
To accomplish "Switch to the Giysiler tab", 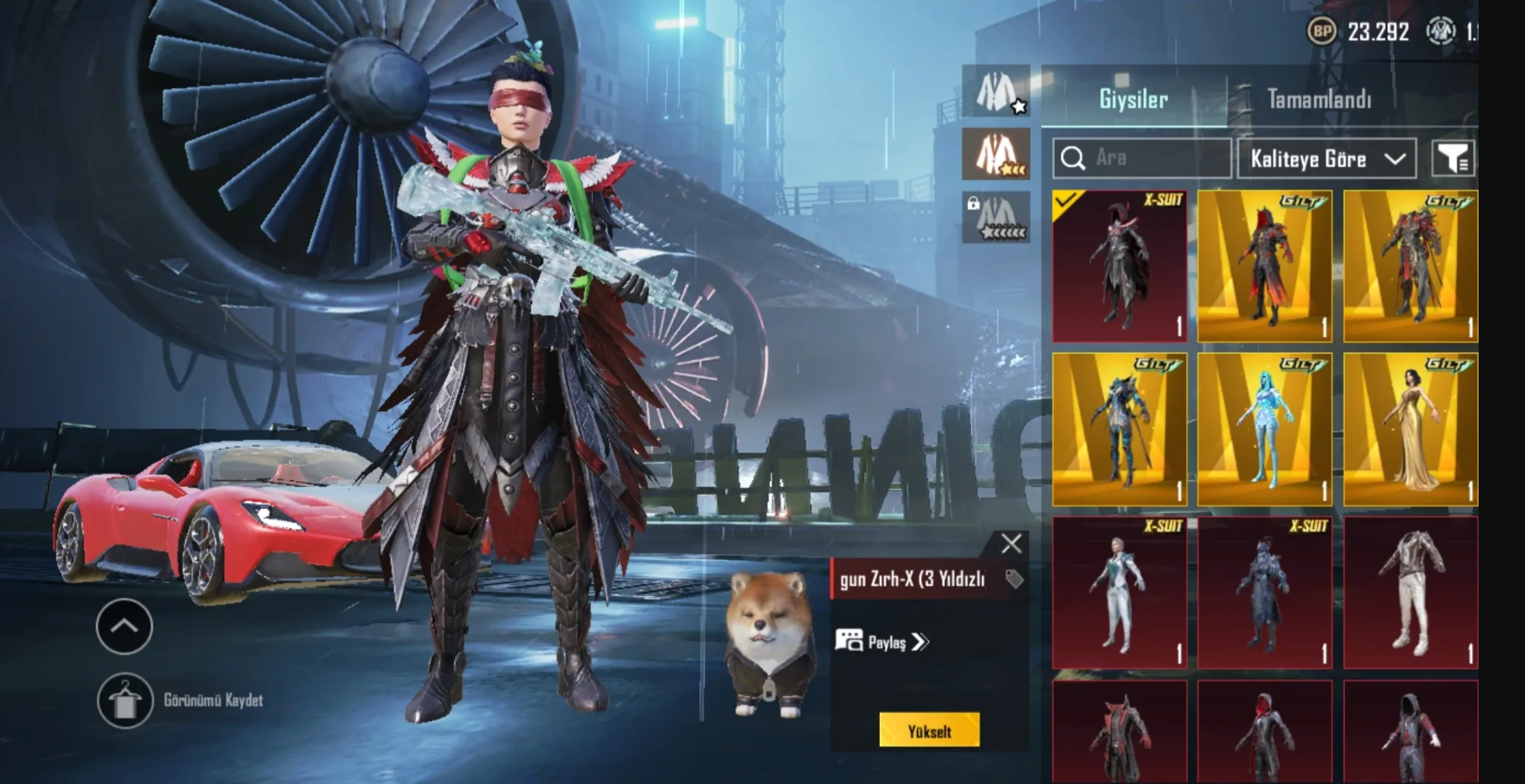I will pos(1133,100).
